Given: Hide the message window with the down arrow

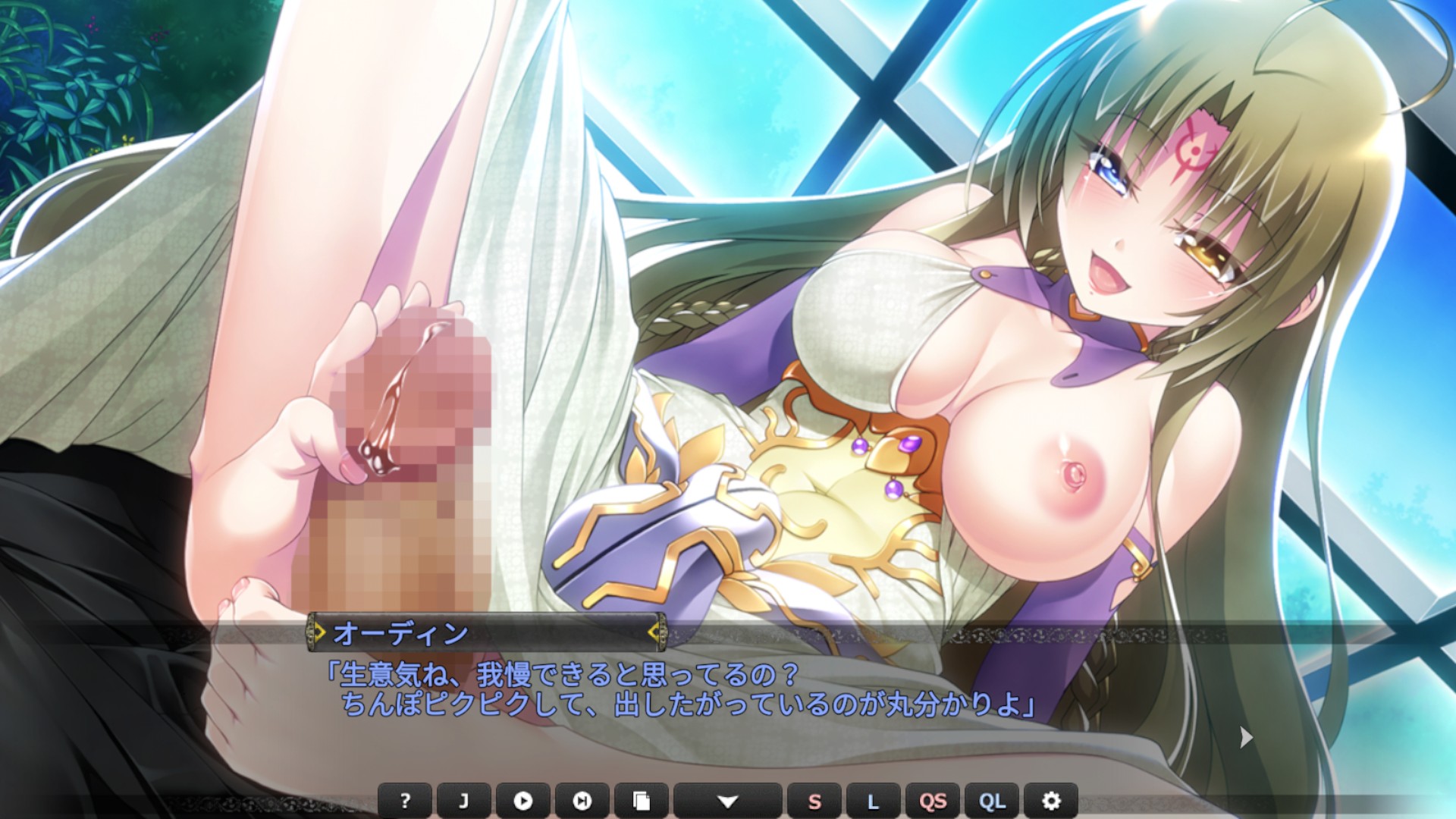Looking at the screenshot, I should pyautogui.click(x=727, y=801).
